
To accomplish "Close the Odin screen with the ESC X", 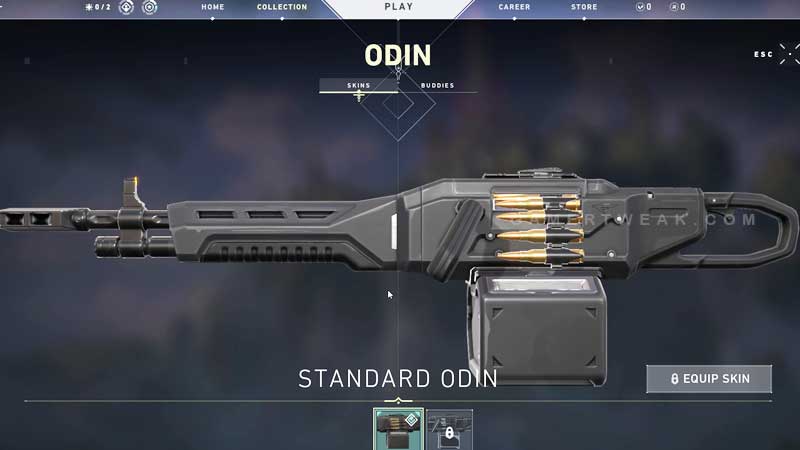I will point(788,54).
